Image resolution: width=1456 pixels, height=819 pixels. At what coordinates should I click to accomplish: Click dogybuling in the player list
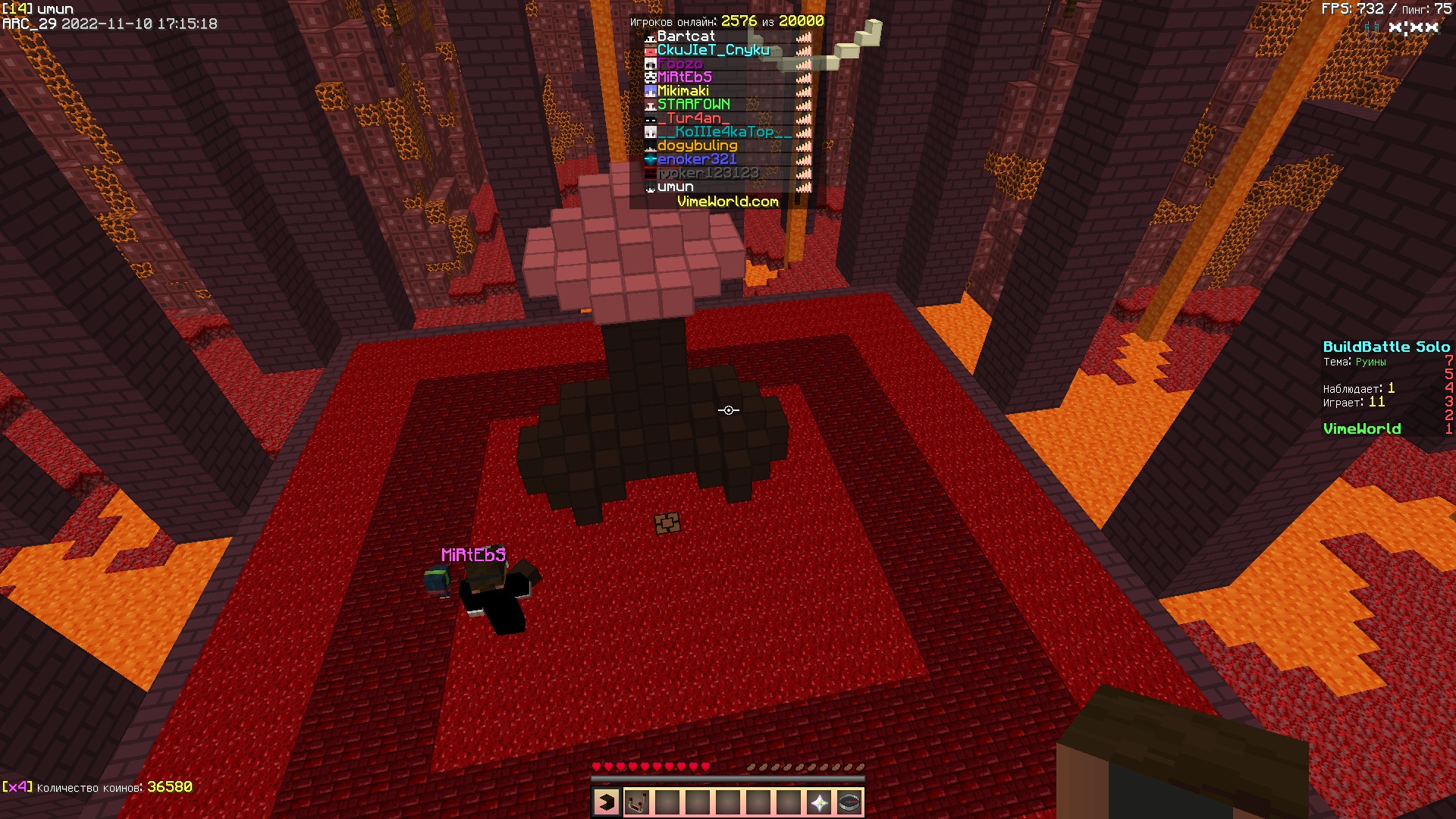pos(697,146)
